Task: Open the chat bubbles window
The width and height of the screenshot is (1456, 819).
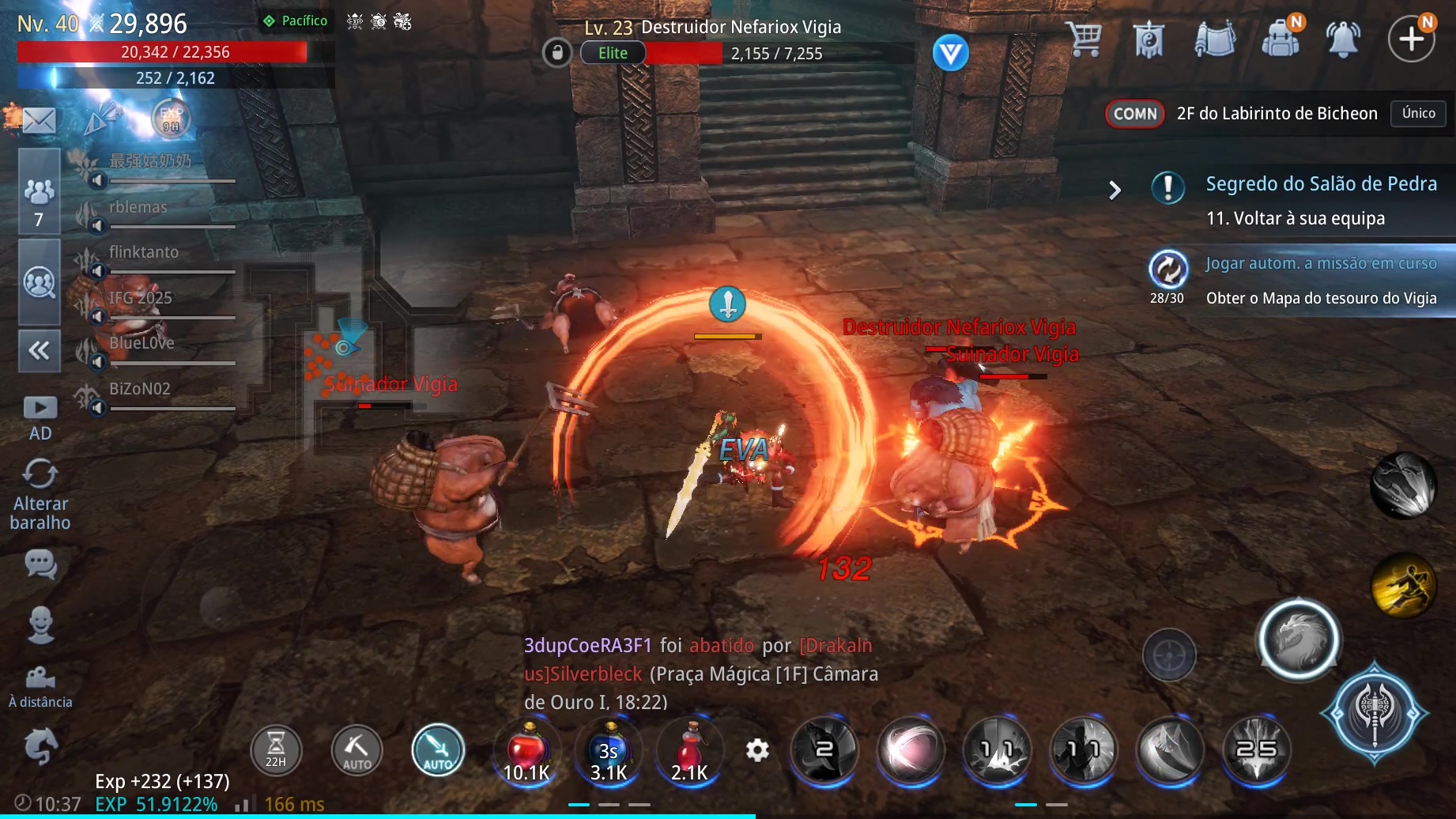Action: click(40, 564)
